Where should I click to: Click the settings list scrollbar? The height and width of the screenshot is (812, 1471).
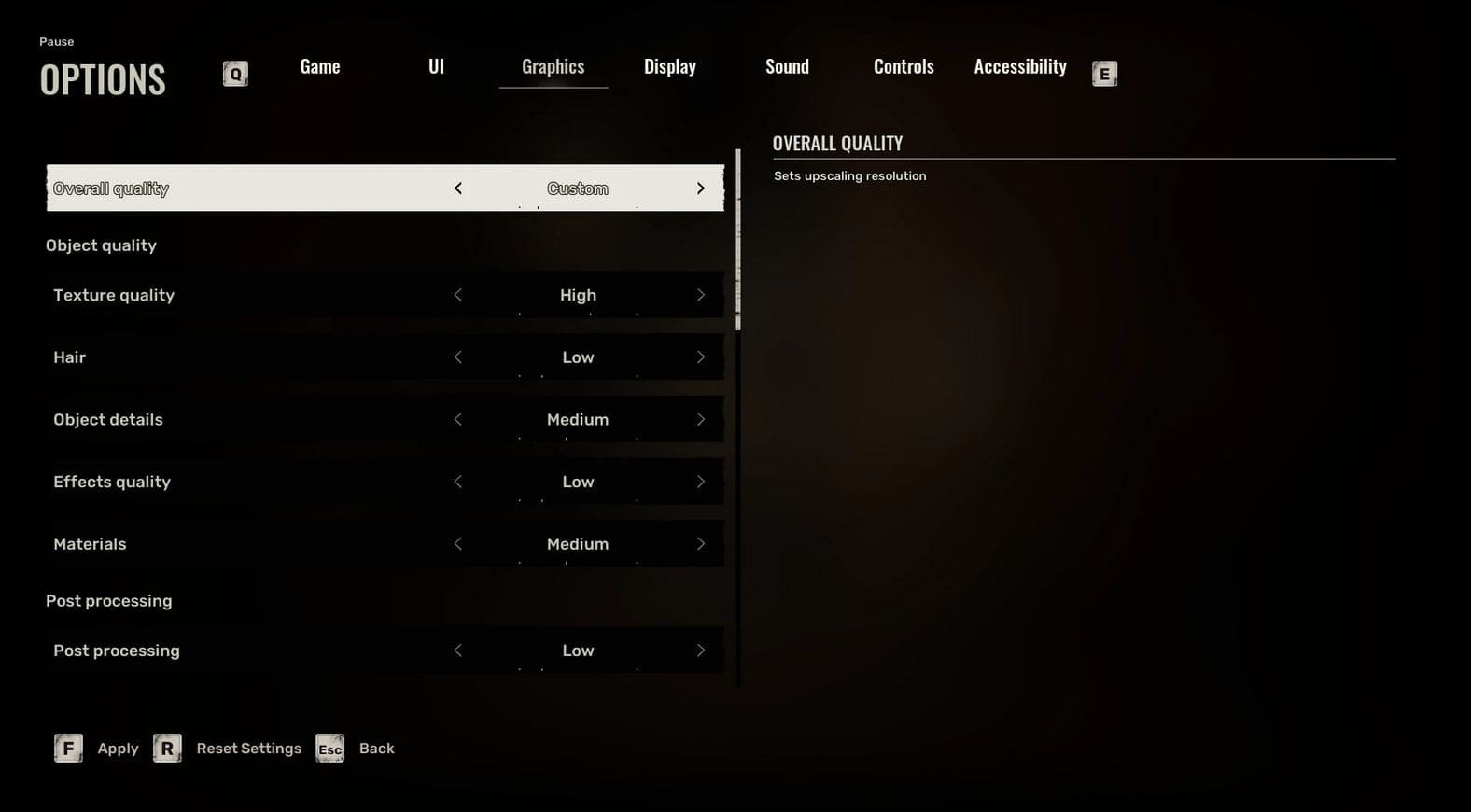738,239
